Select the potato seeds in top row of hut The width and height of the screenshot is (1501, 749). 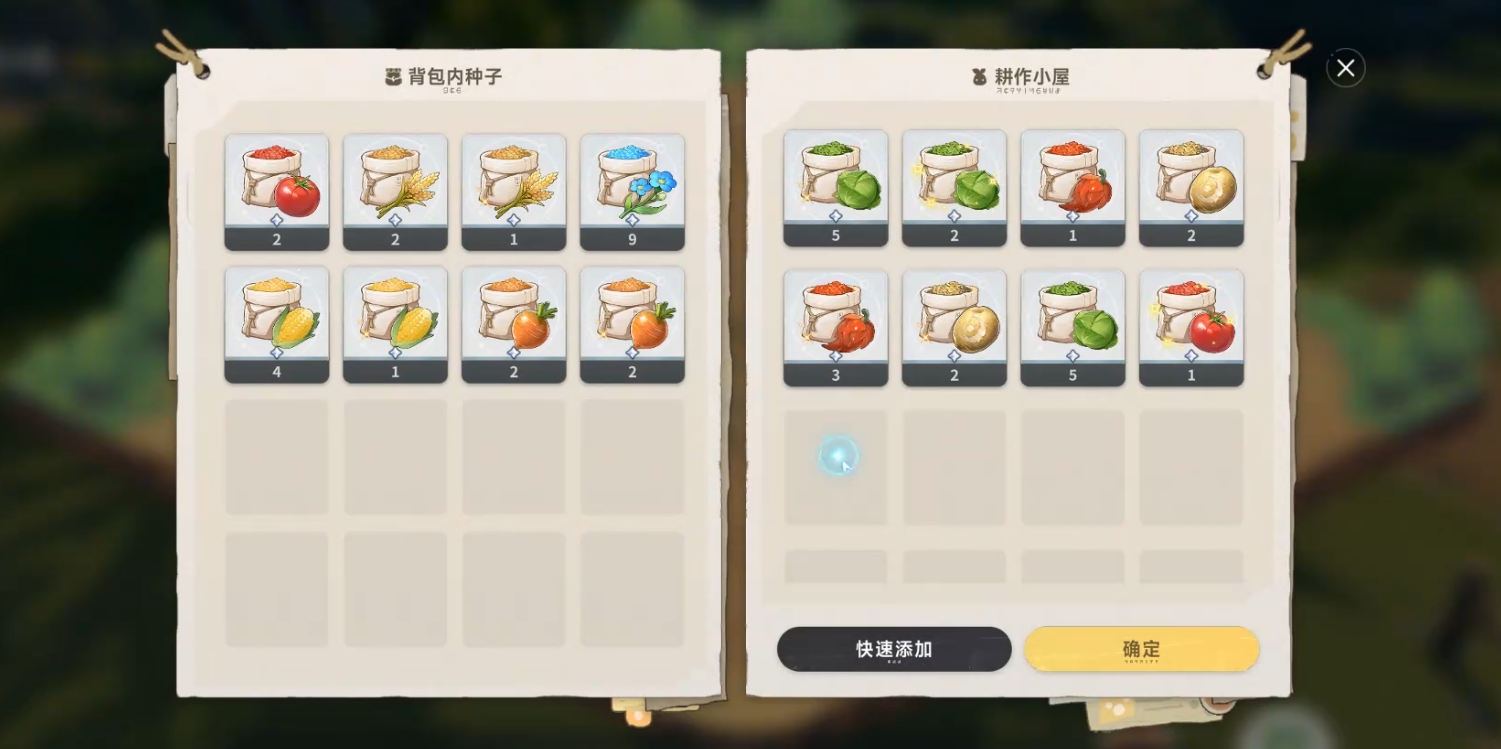pos(1191,186)
